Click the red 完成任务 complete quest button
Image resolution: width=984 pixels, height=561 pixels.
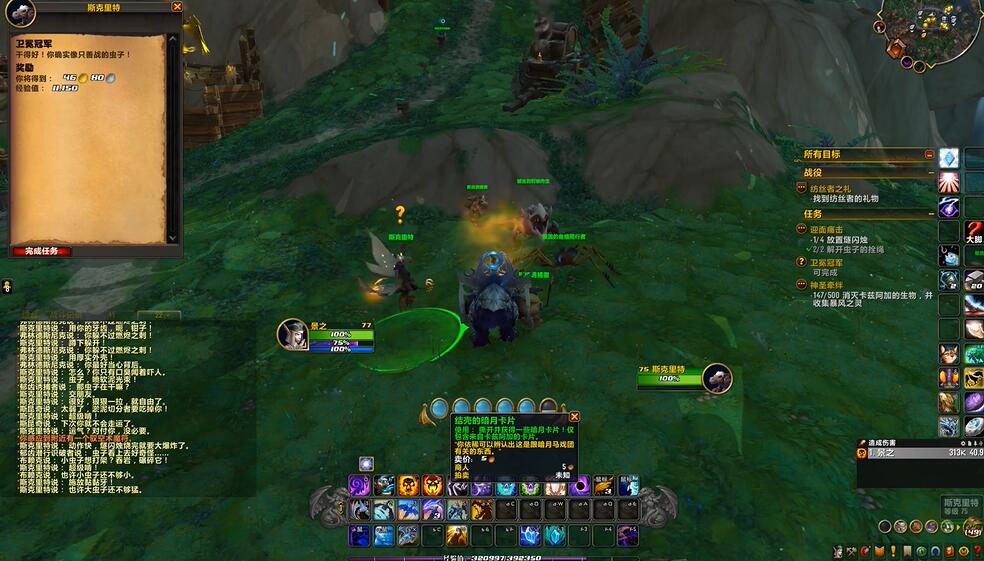42,251
